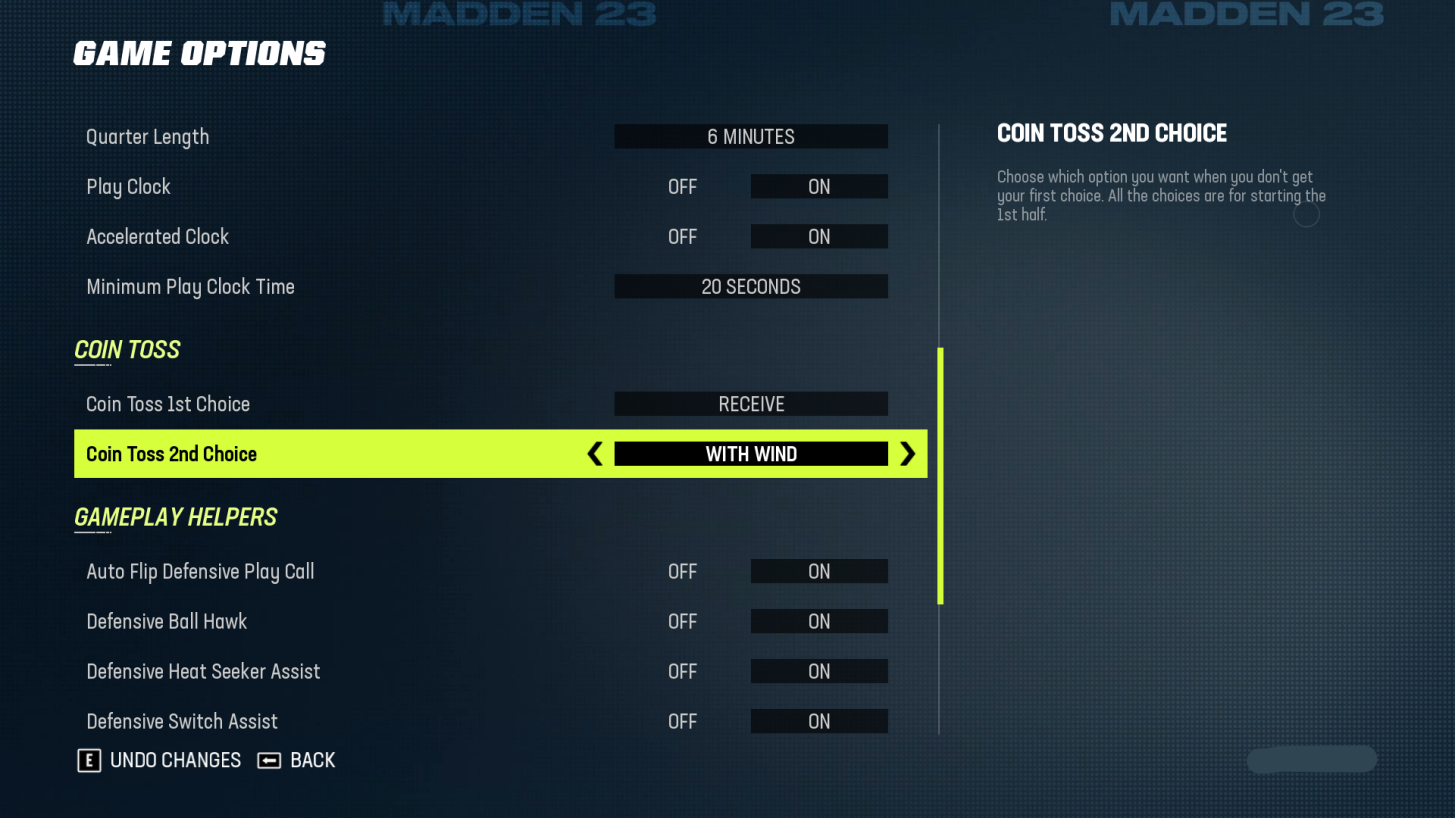Open the Quarter Length selector
This screenshot has width=1455, height=818.
click(x=751, y=136)
